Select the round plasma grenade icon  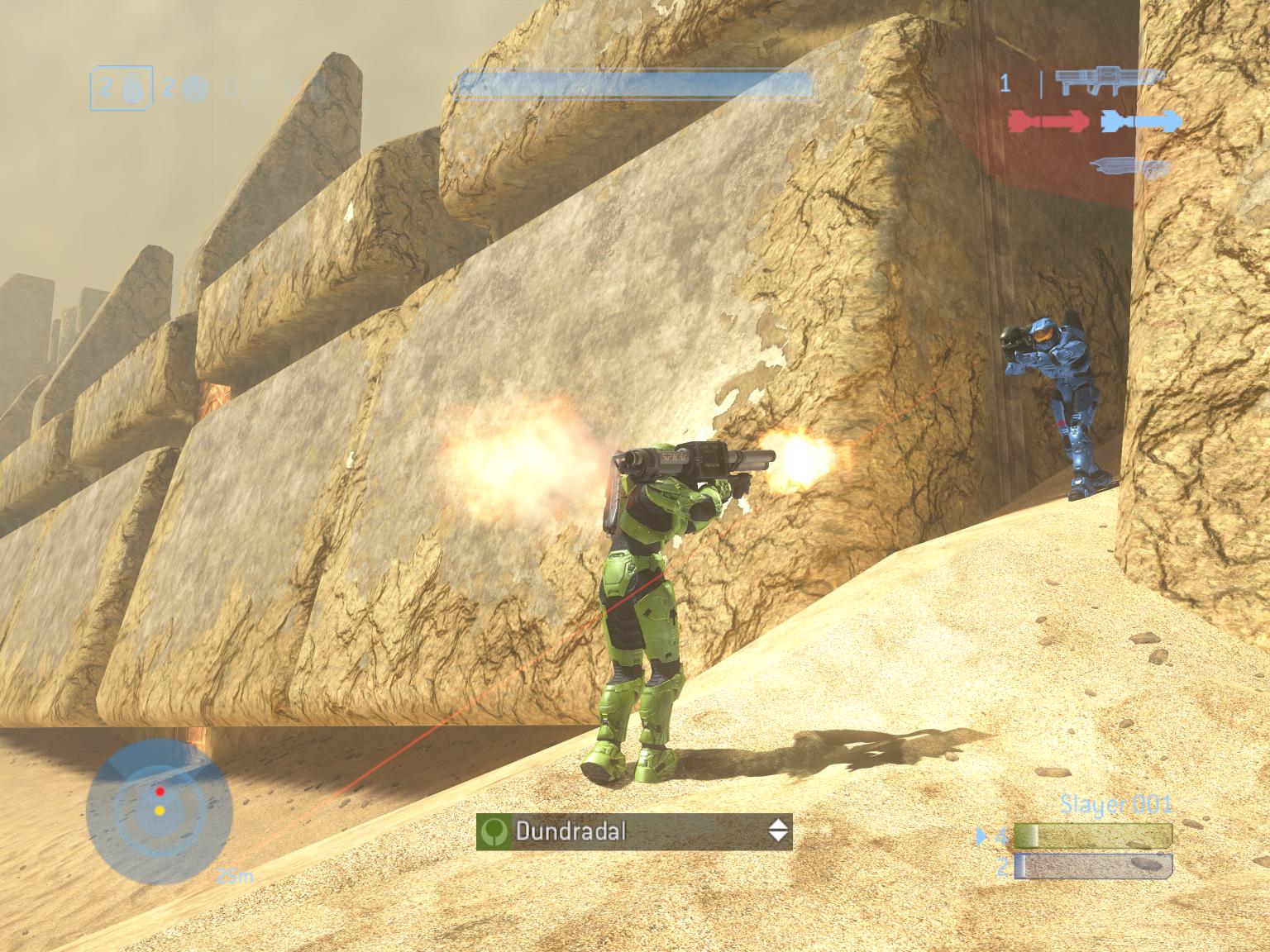194,88
